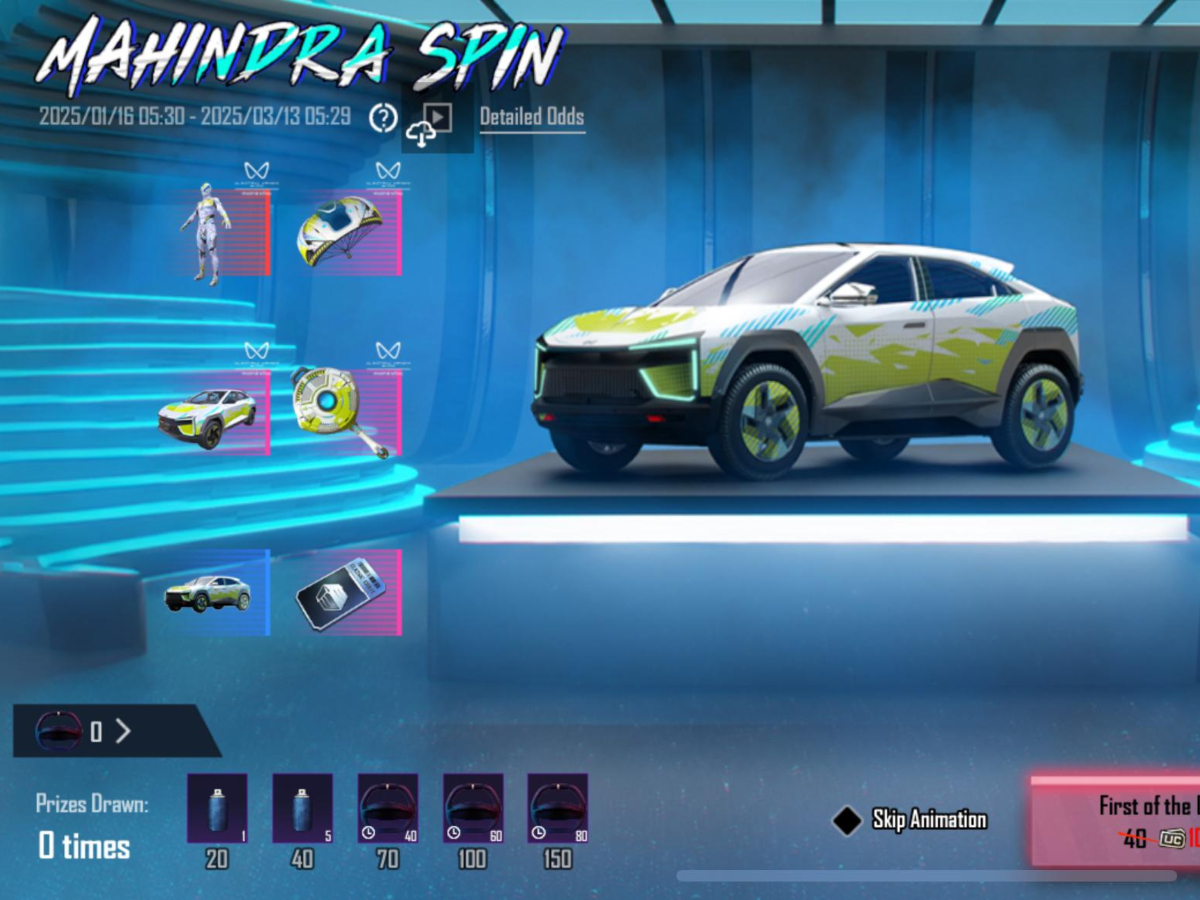Image resolution: width=1200 pixels, height=900 pixels.
Task: Toggle the Skip Animation checkbox
Action: click(x=847, y=821)
